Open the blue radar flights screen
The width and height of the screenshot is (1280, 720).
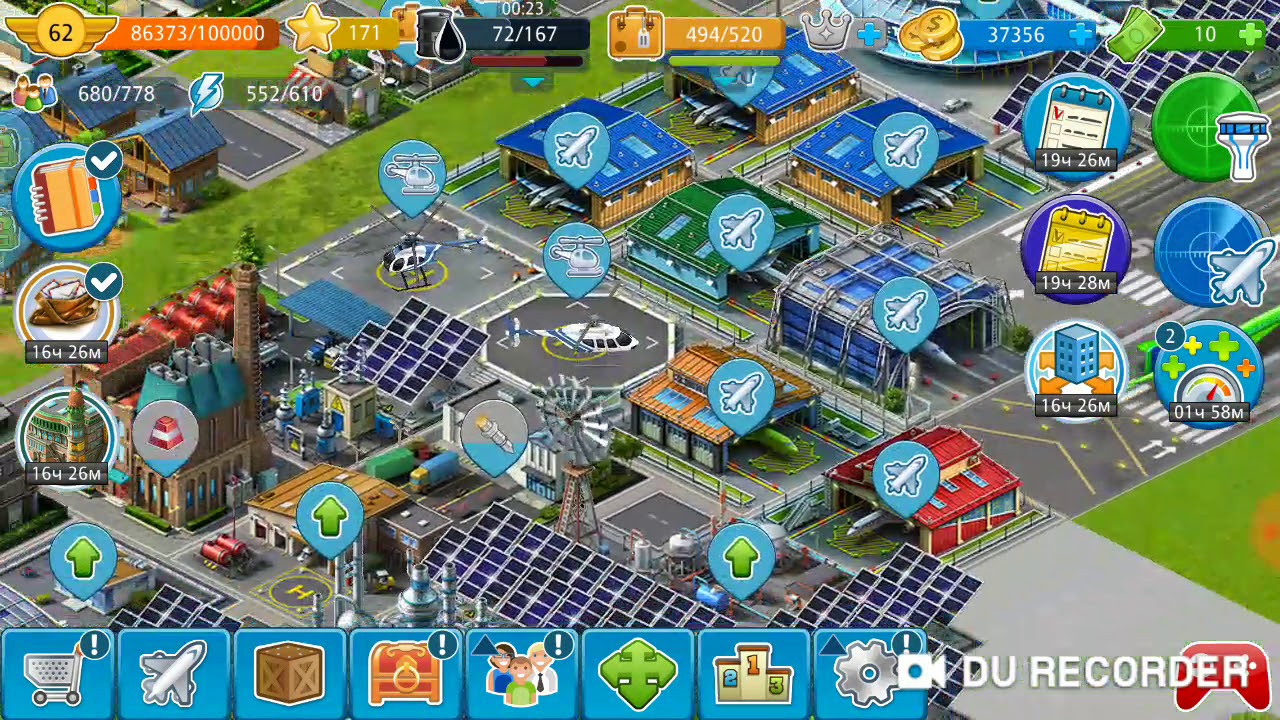[x=1210, y=252]
